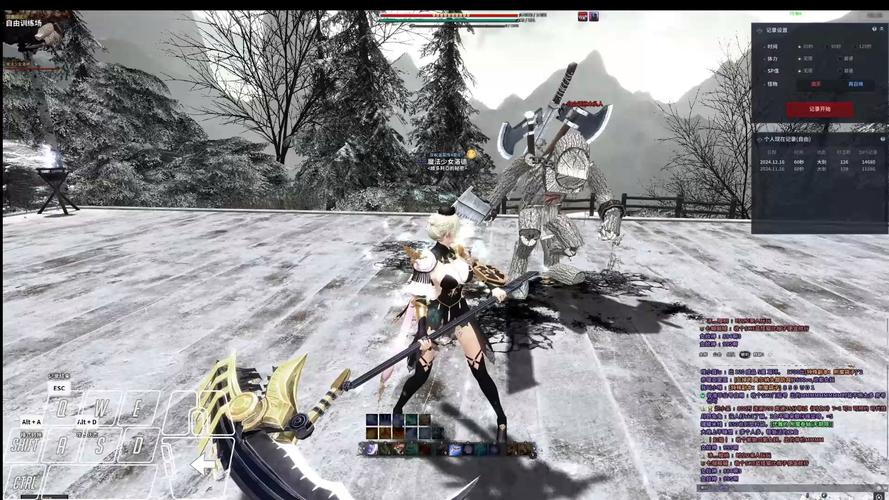
Task: Choose the 固定 monster option
Action: click(815, 84)
